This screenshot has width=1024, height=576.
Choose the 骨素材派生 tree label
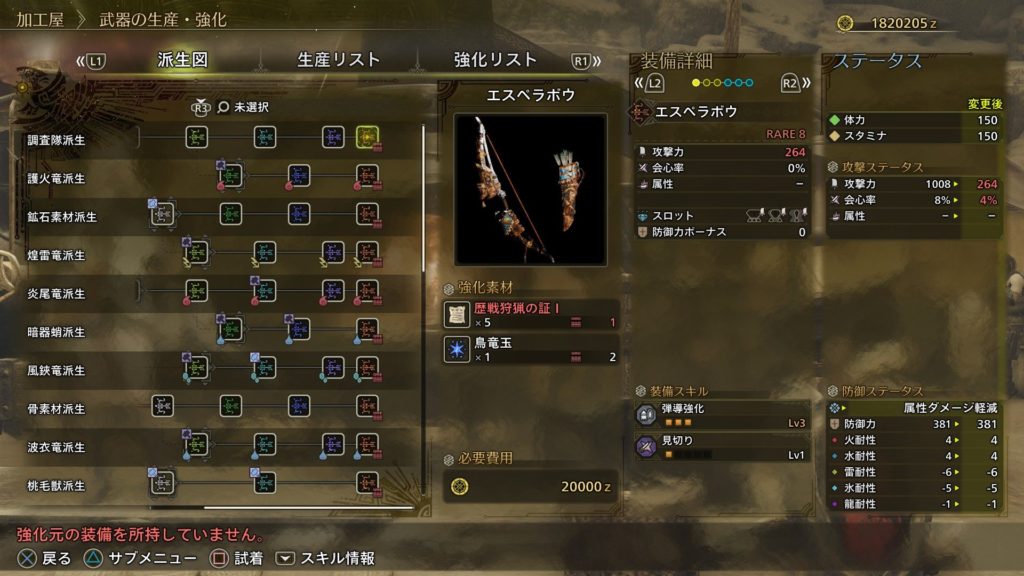[x=57, y=409]
